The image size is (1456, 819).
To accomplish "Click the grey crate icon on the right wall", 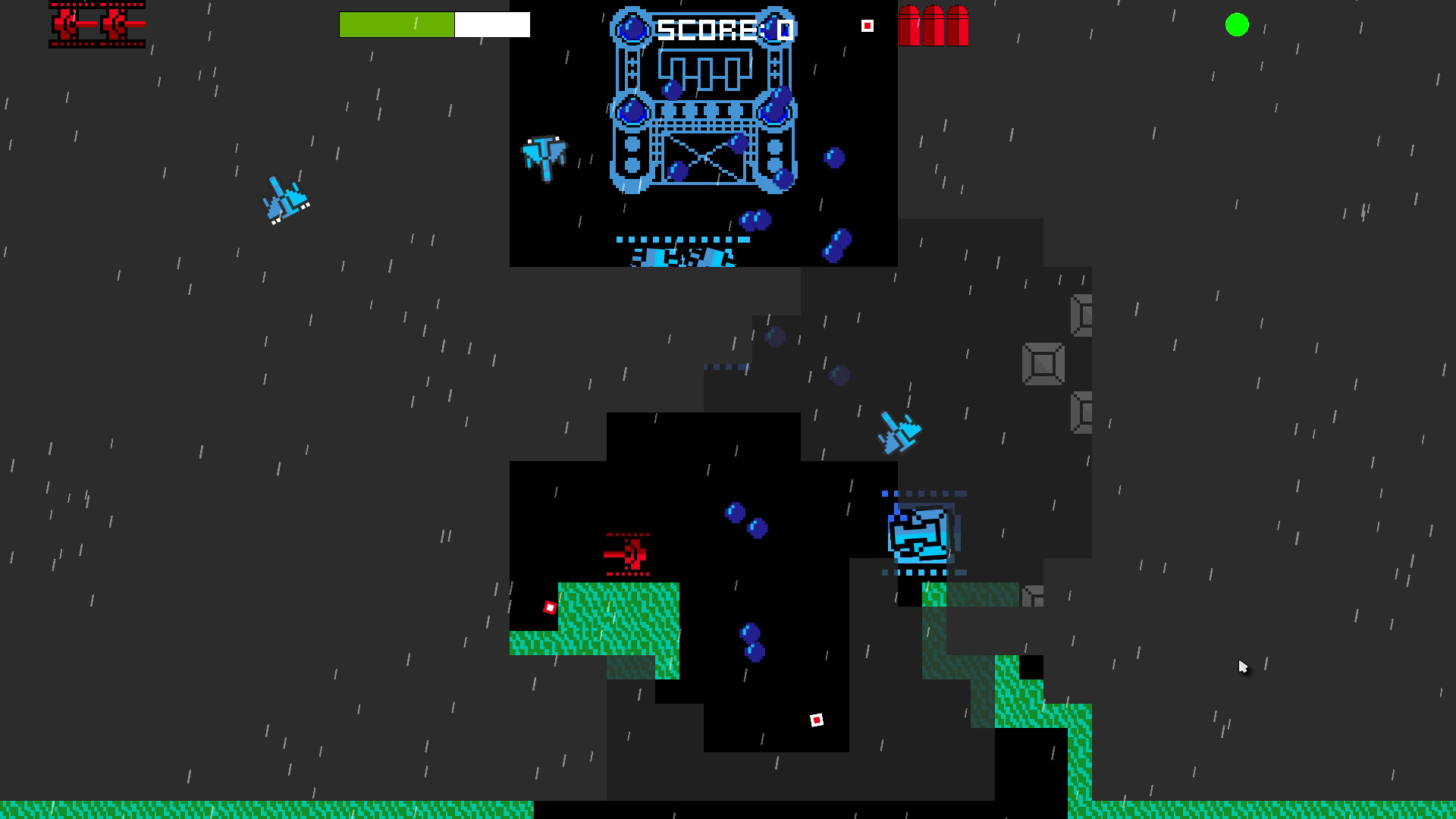I will point(1042,363).
